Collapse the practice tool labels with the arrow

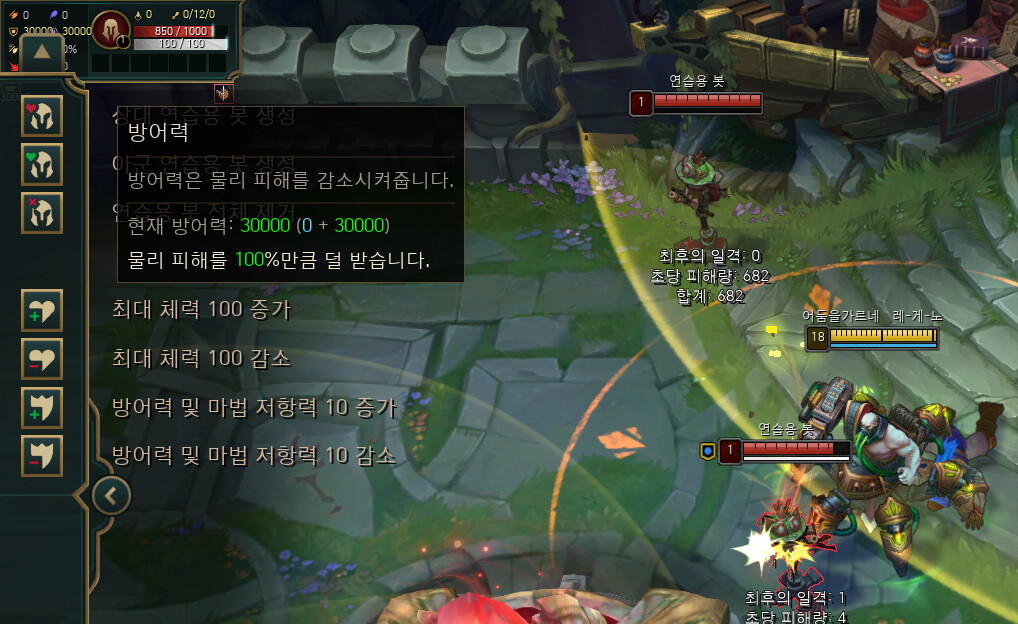111,494
